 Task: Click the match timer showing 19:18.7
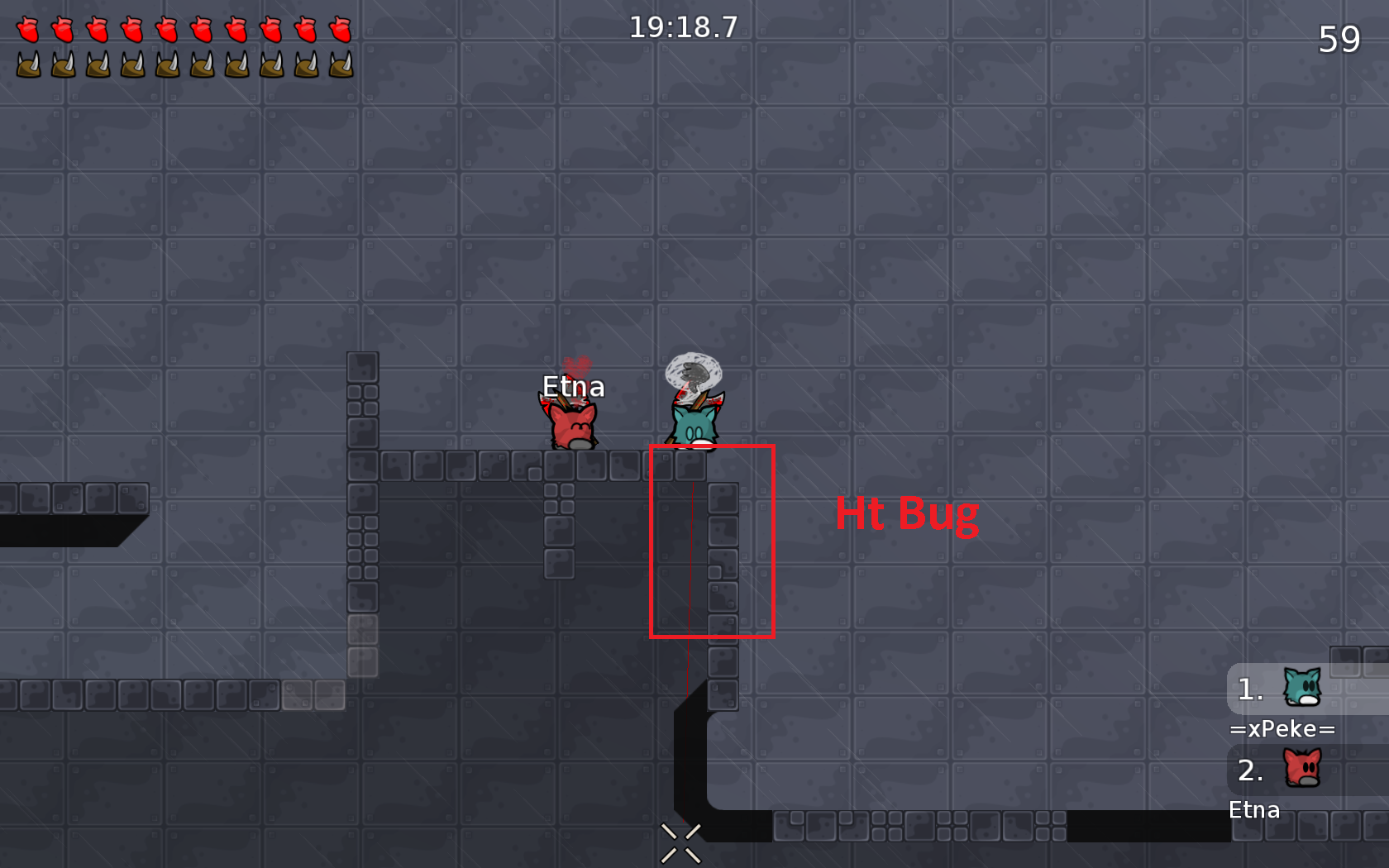tap(683, 27)
